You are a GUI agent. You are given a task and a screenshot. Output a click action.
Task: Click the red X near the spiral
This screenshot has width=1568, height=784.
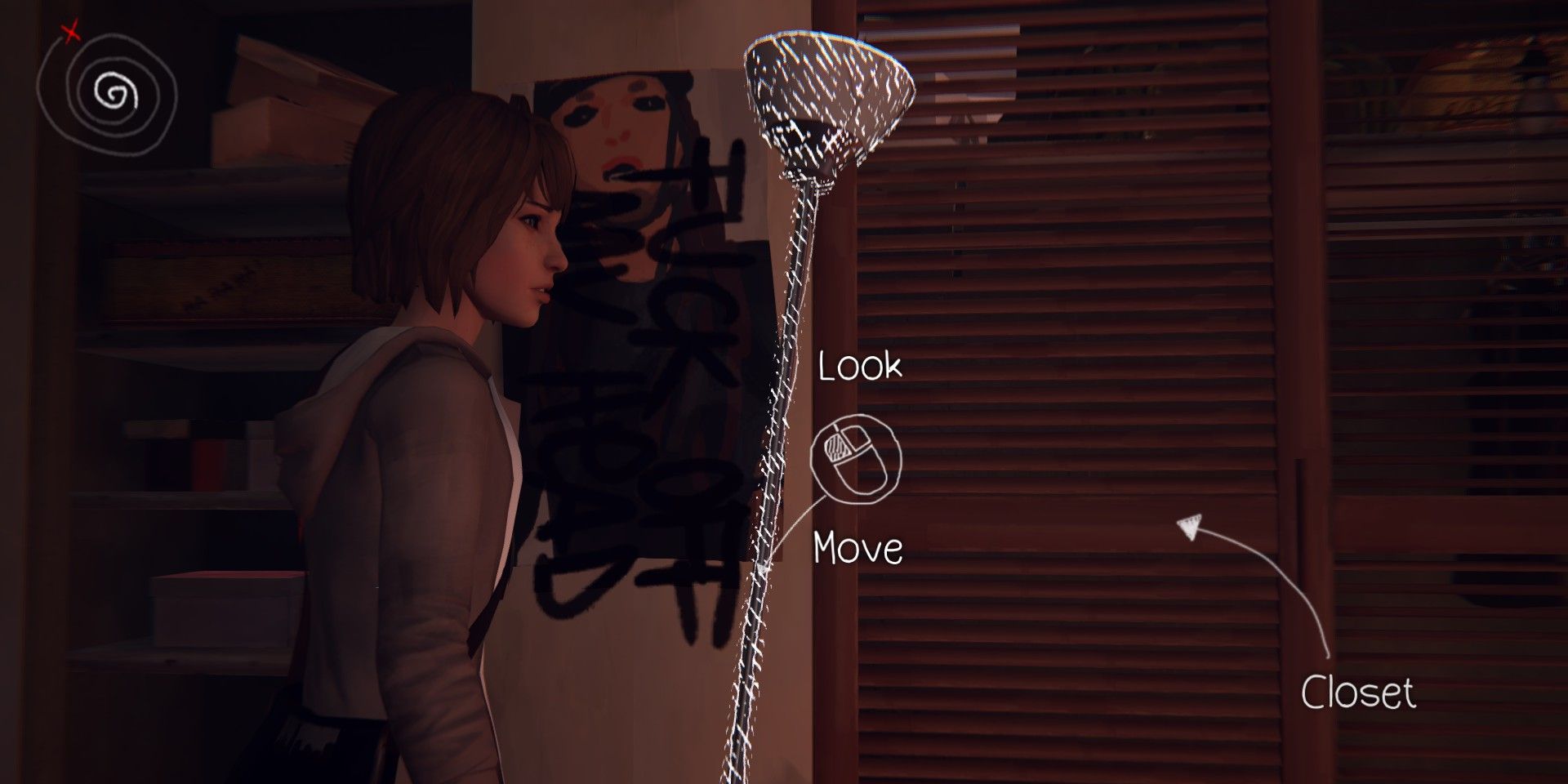tap(69, 34)
